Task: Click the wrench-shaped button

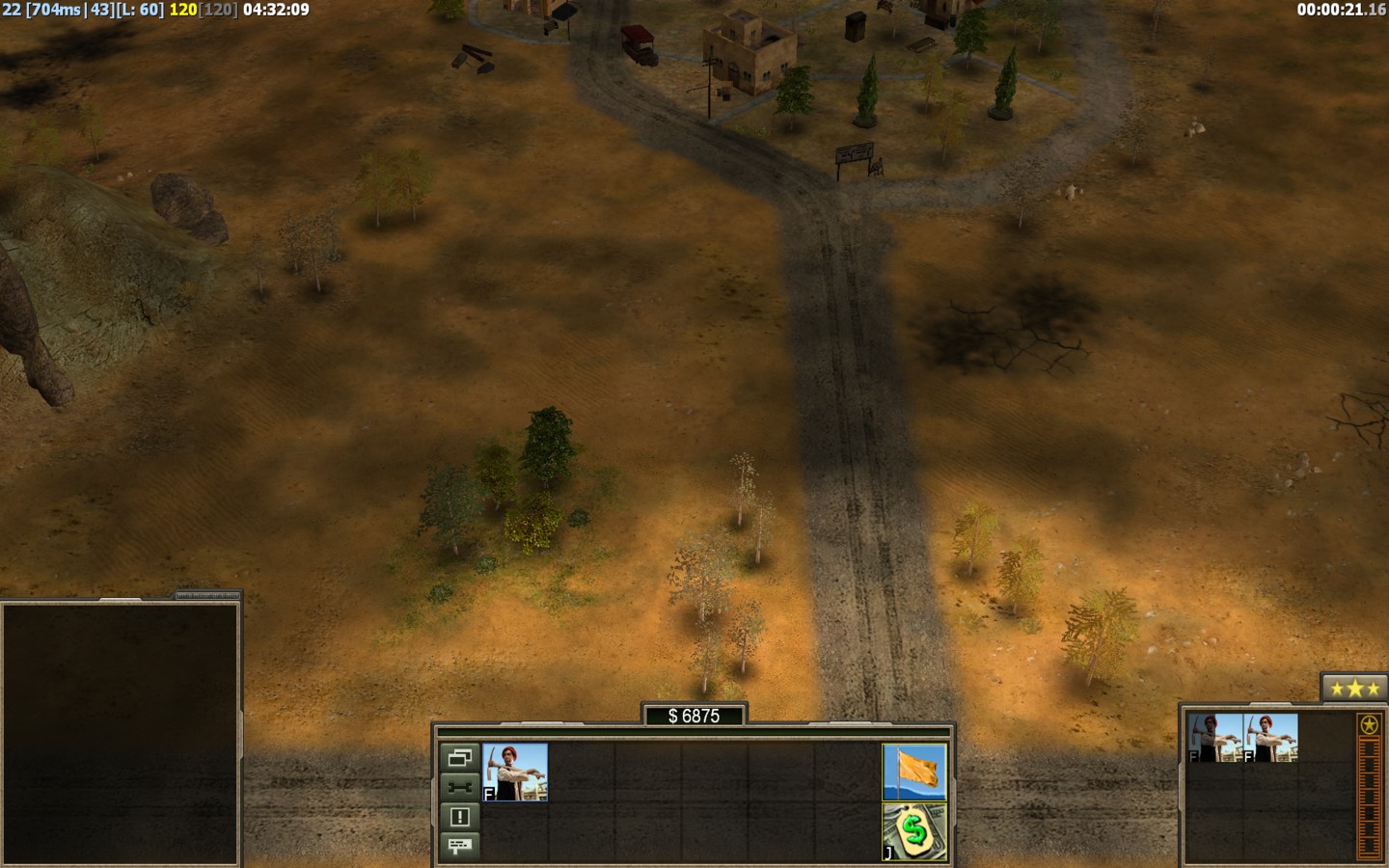Action: (459, 786)
